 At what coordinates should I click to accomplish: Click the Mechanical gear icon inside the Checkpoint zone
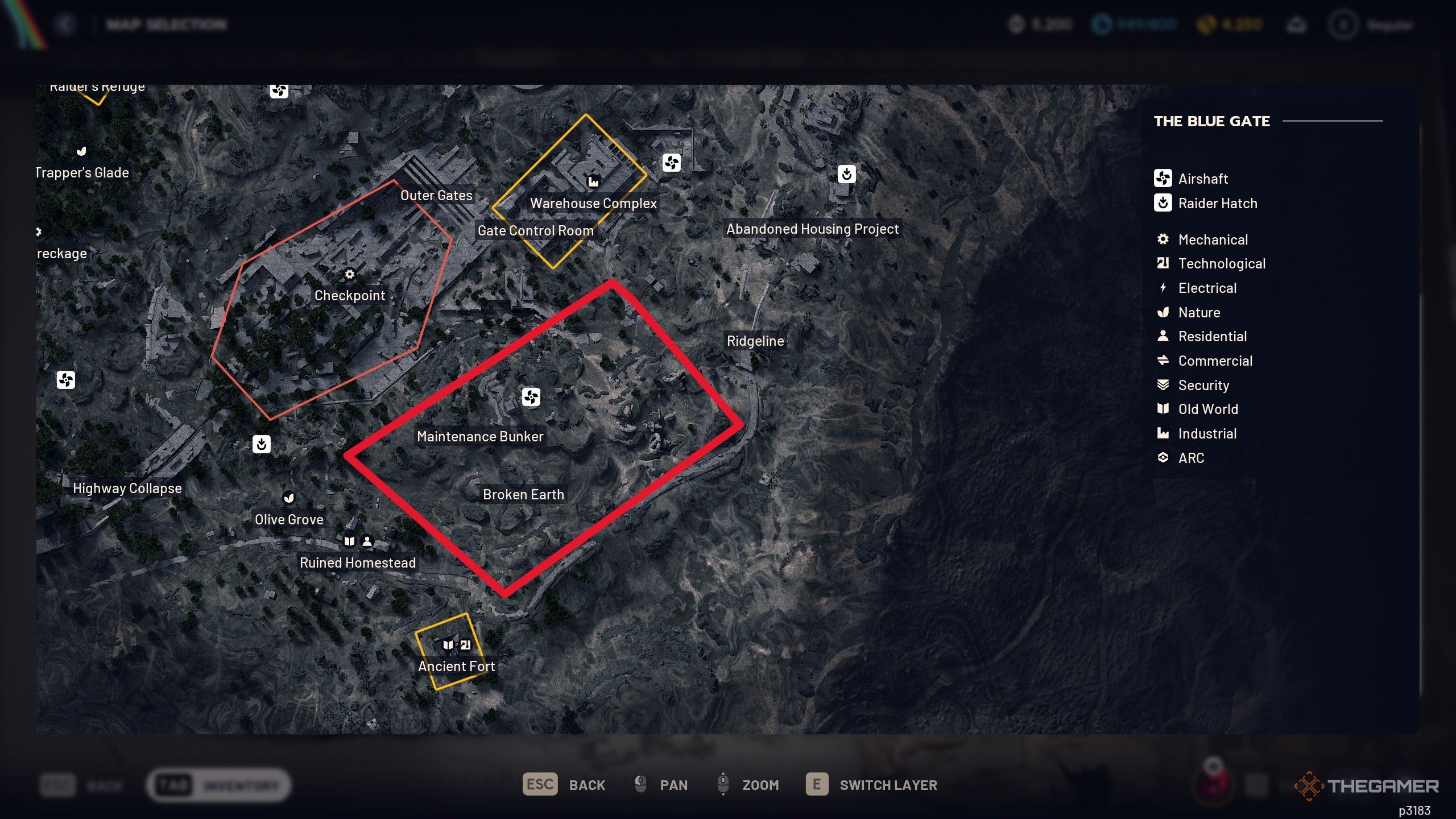[x=349, y=274]
